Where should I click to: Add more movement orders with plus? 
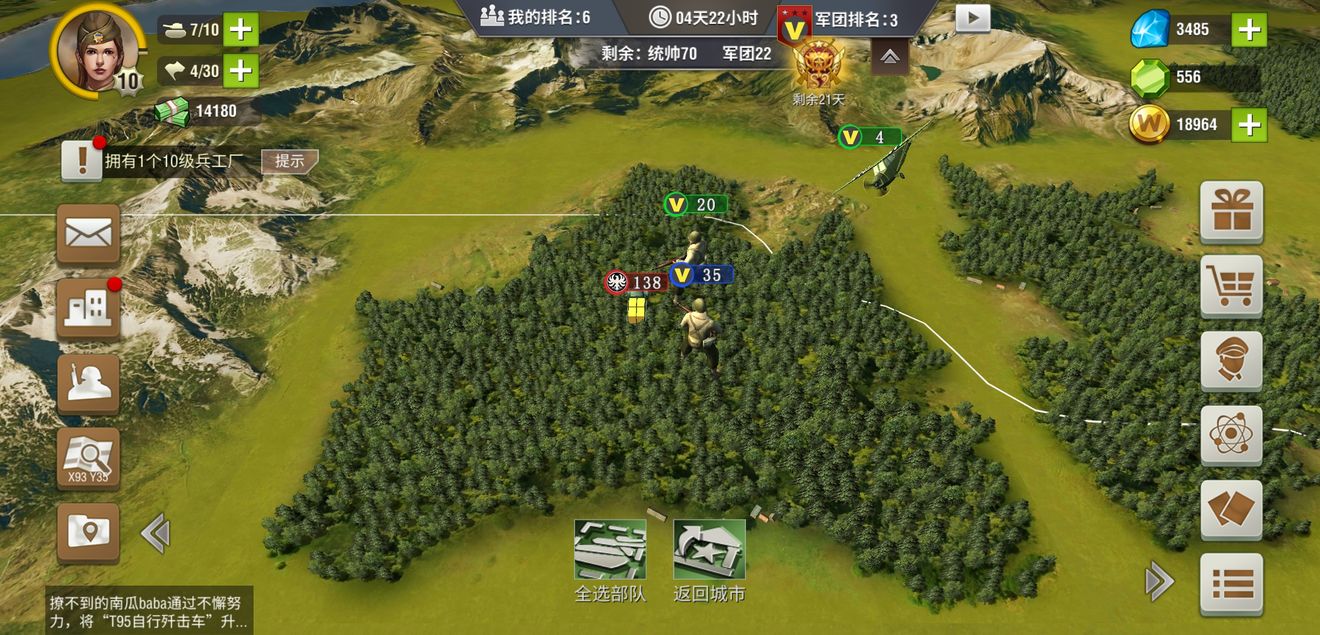click(x=240, y=70)
